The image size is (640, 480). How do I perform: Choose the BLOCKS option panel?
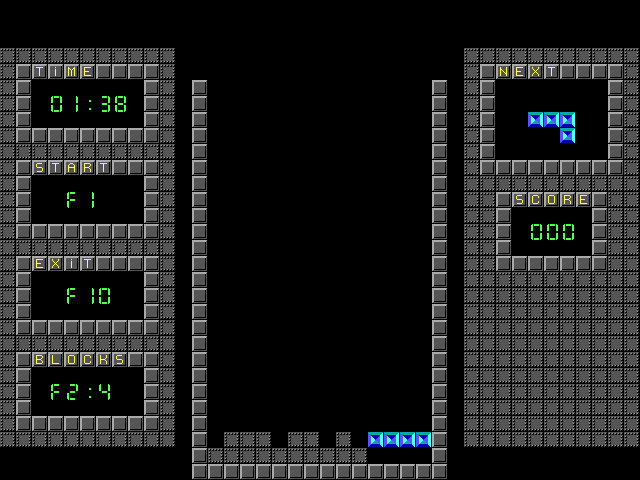click(x=87, y=391)
